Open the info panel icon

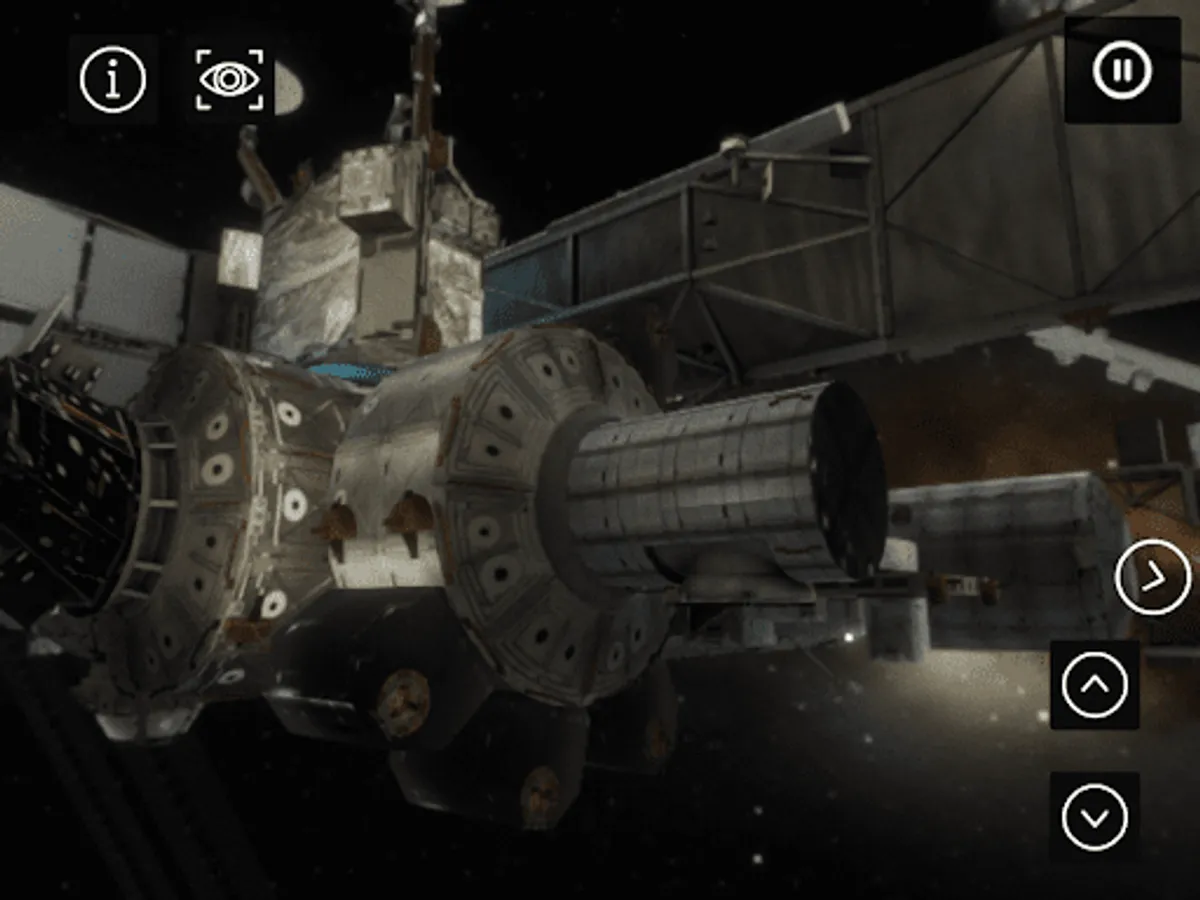113,80
